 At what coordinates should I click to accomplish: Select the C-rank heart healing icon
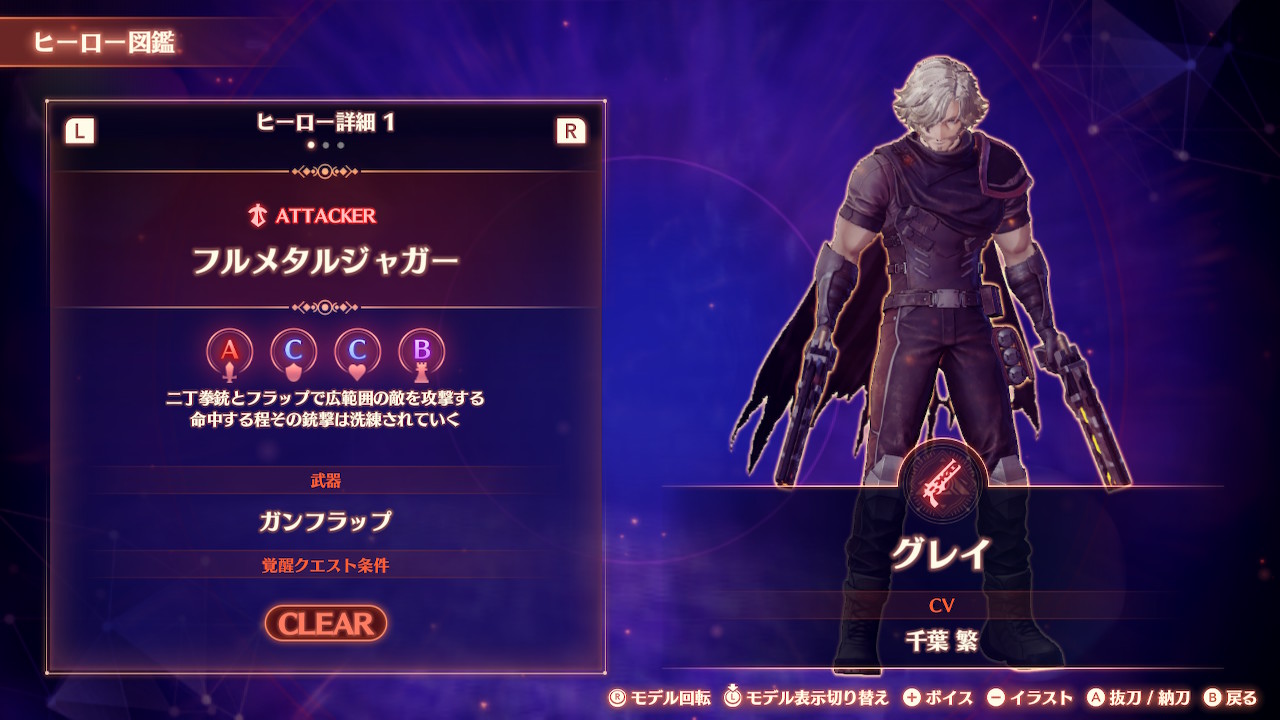(358, 352)
